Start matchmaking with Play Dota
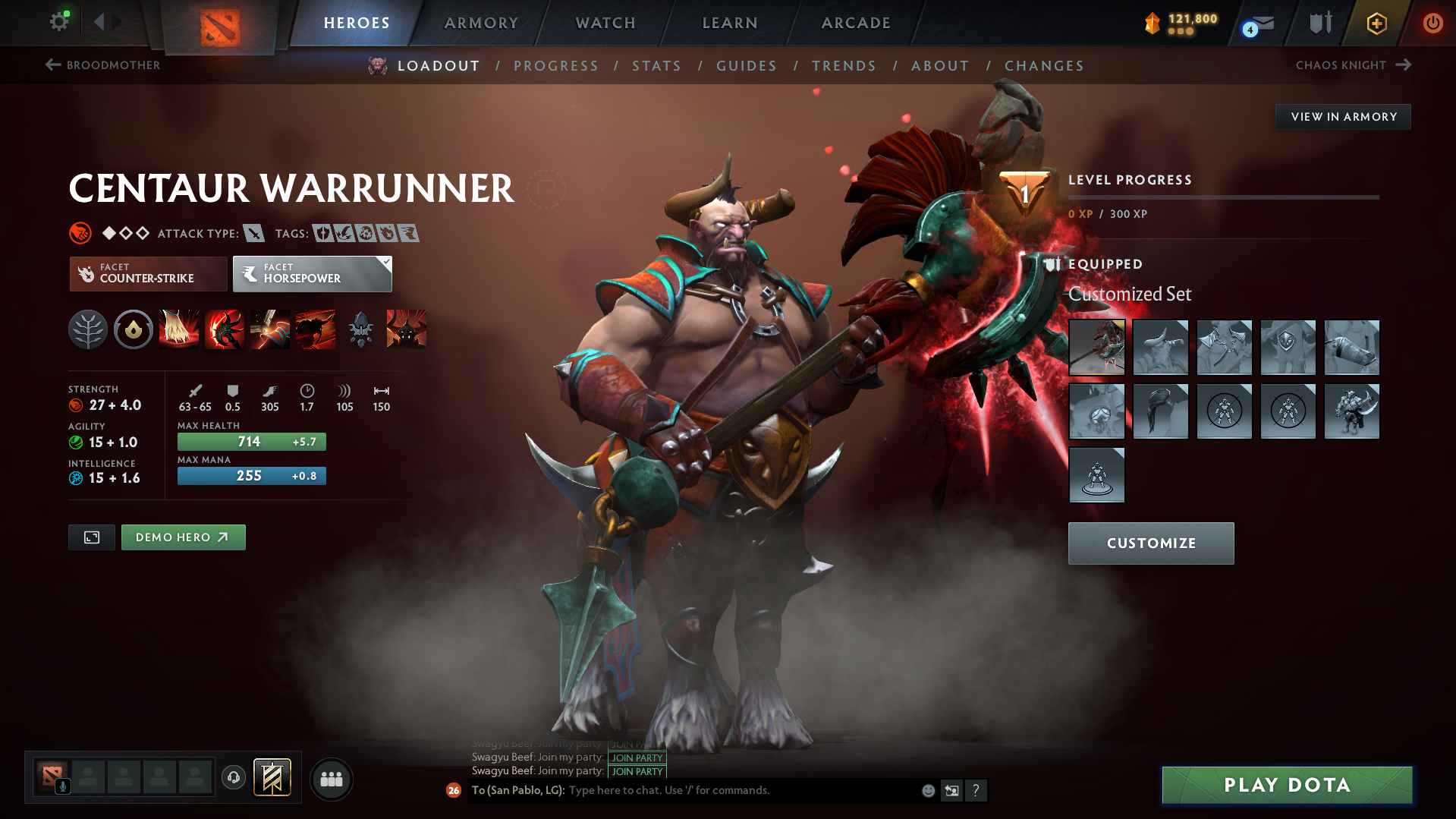 [x=1287, y=785]
